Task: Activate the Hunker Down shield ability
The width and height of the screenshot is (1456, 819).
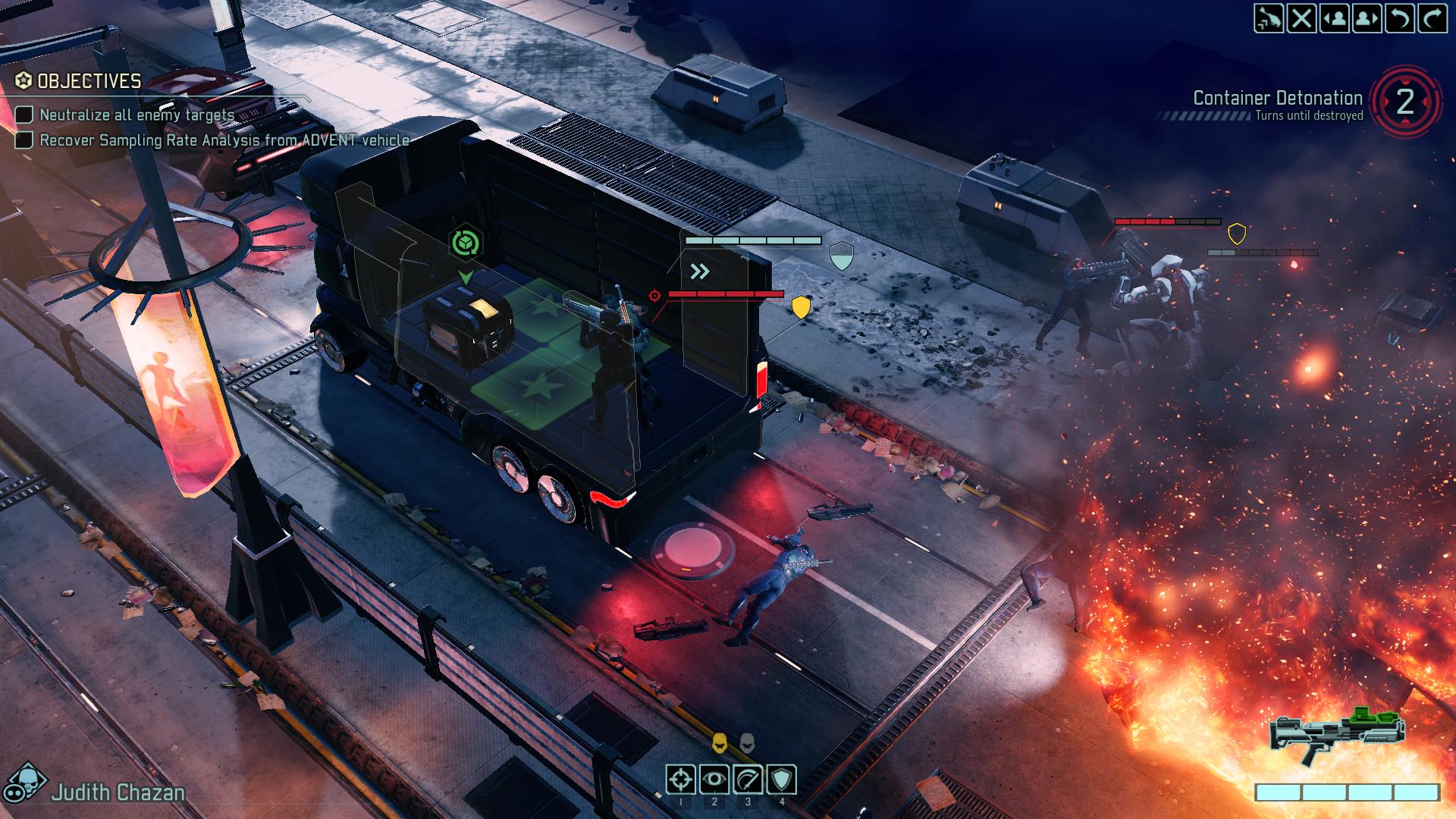Action: point(782,779)
